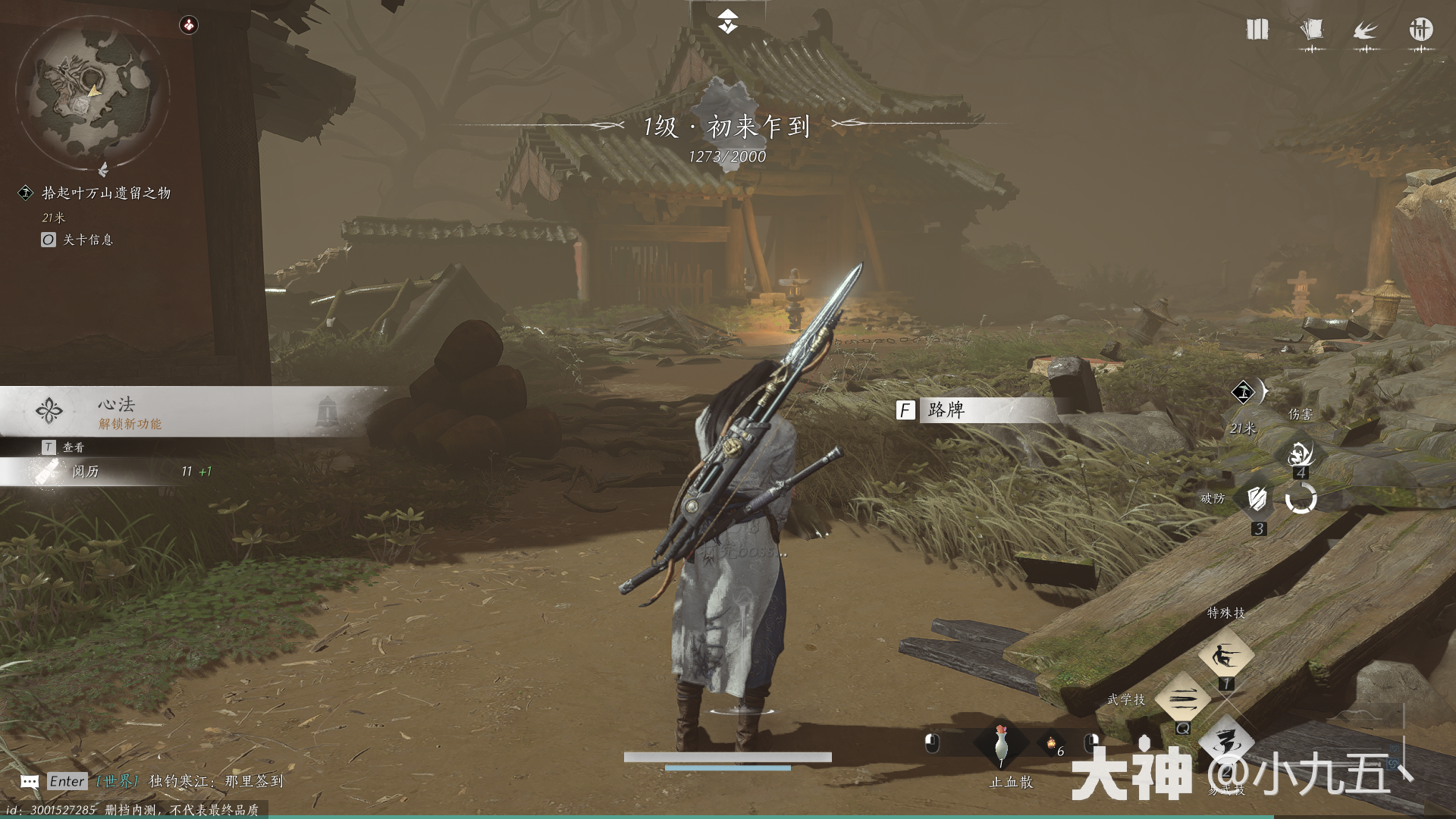Interact with the 路牌 signpost prompt
Screen dimensions: 1456x819
click(946, 410)
